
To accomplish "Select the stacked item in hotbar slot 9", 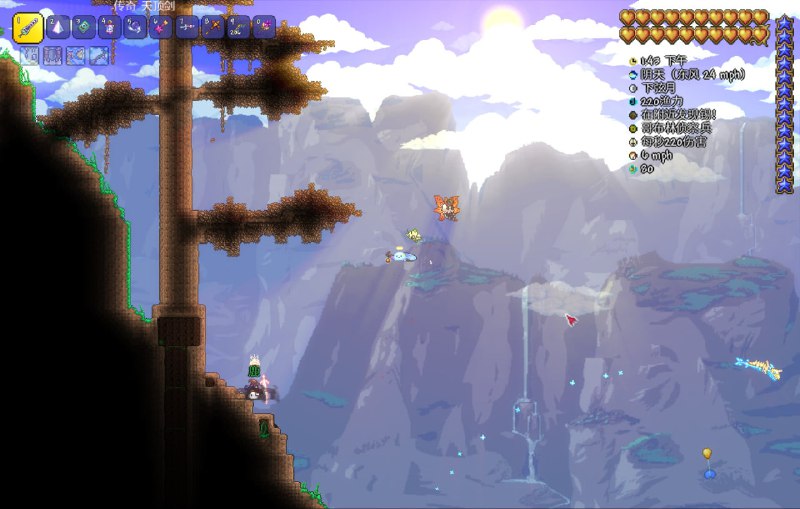I will point(239,27).
